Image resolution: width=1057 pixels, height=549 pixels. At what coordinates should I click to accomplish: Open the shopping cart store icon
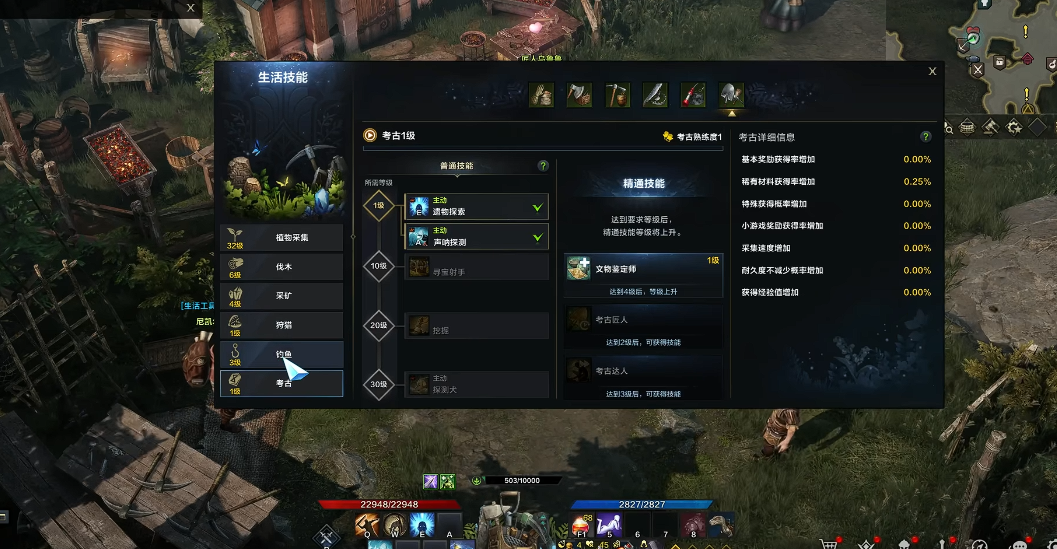829,543
